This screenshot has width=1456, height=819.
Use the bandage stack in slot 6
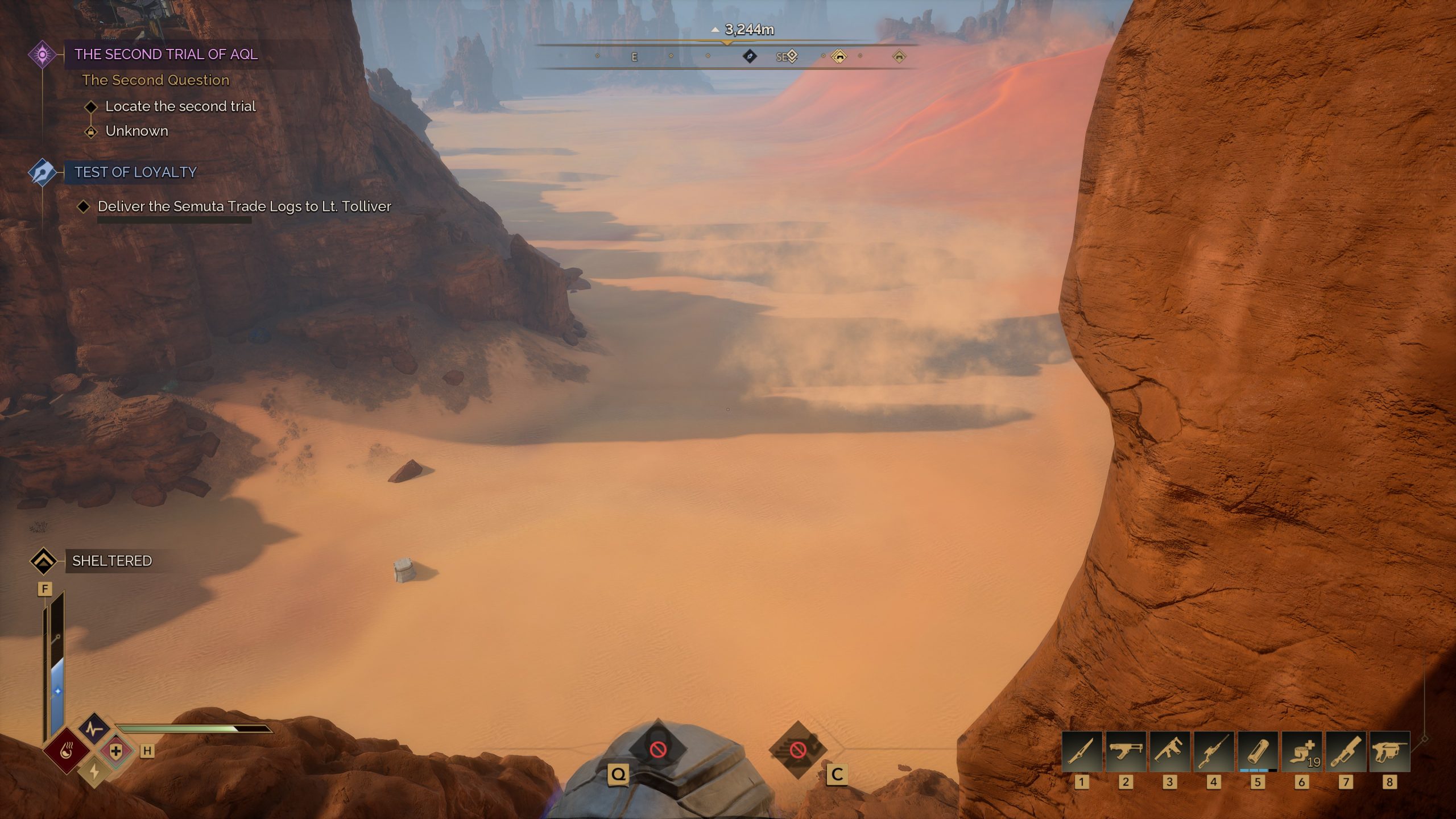1301,752
